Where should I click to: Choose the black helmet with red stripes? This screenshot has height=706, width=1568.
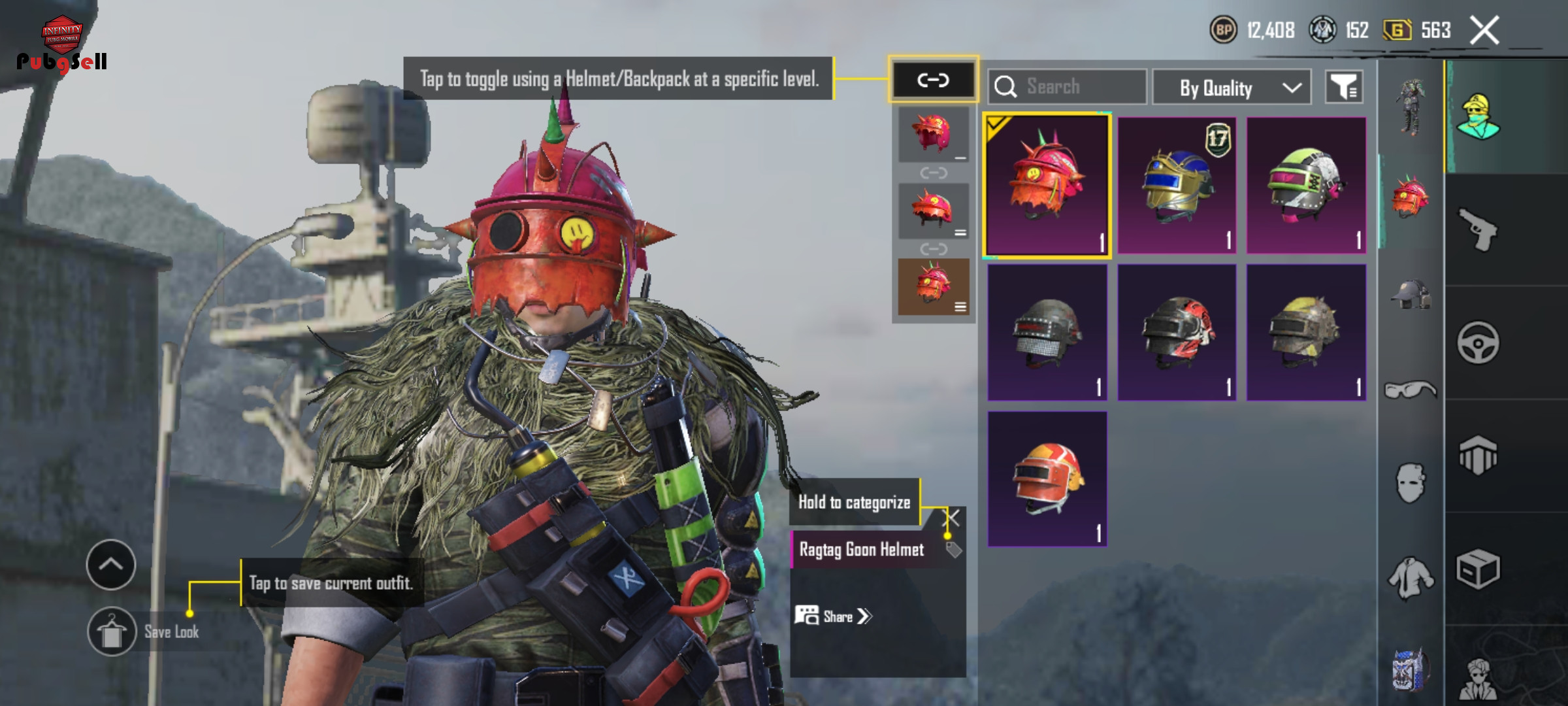coord(1177,332)
